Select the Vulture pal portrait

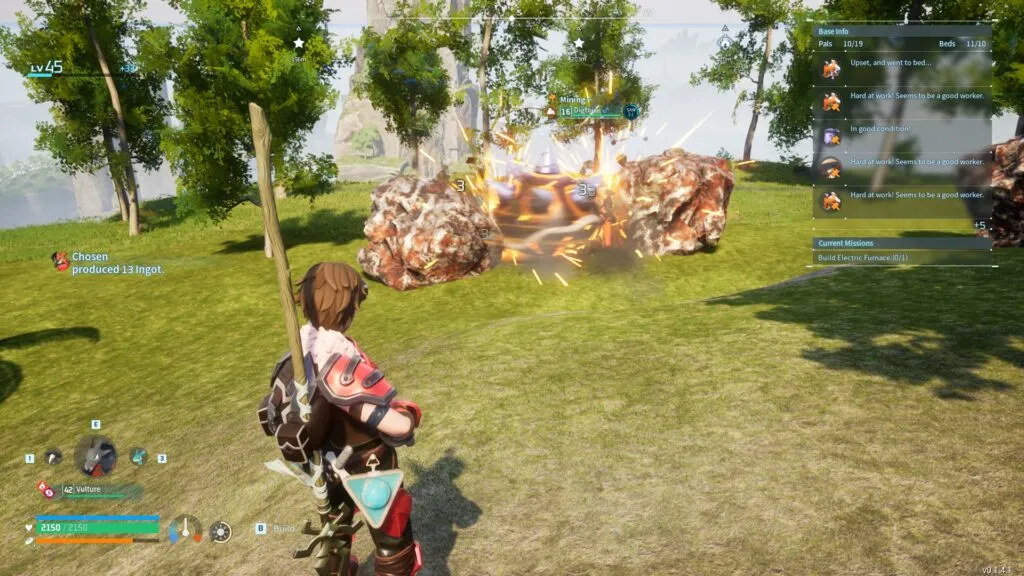(x=95, y=457)
